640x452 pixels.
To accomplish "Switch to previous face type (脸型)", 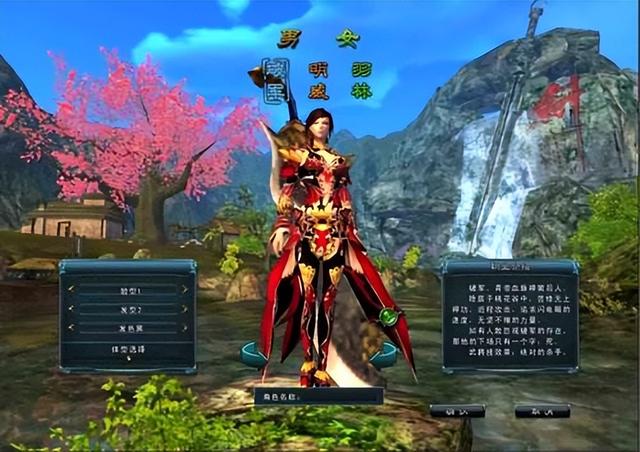I will click(71, 290).
